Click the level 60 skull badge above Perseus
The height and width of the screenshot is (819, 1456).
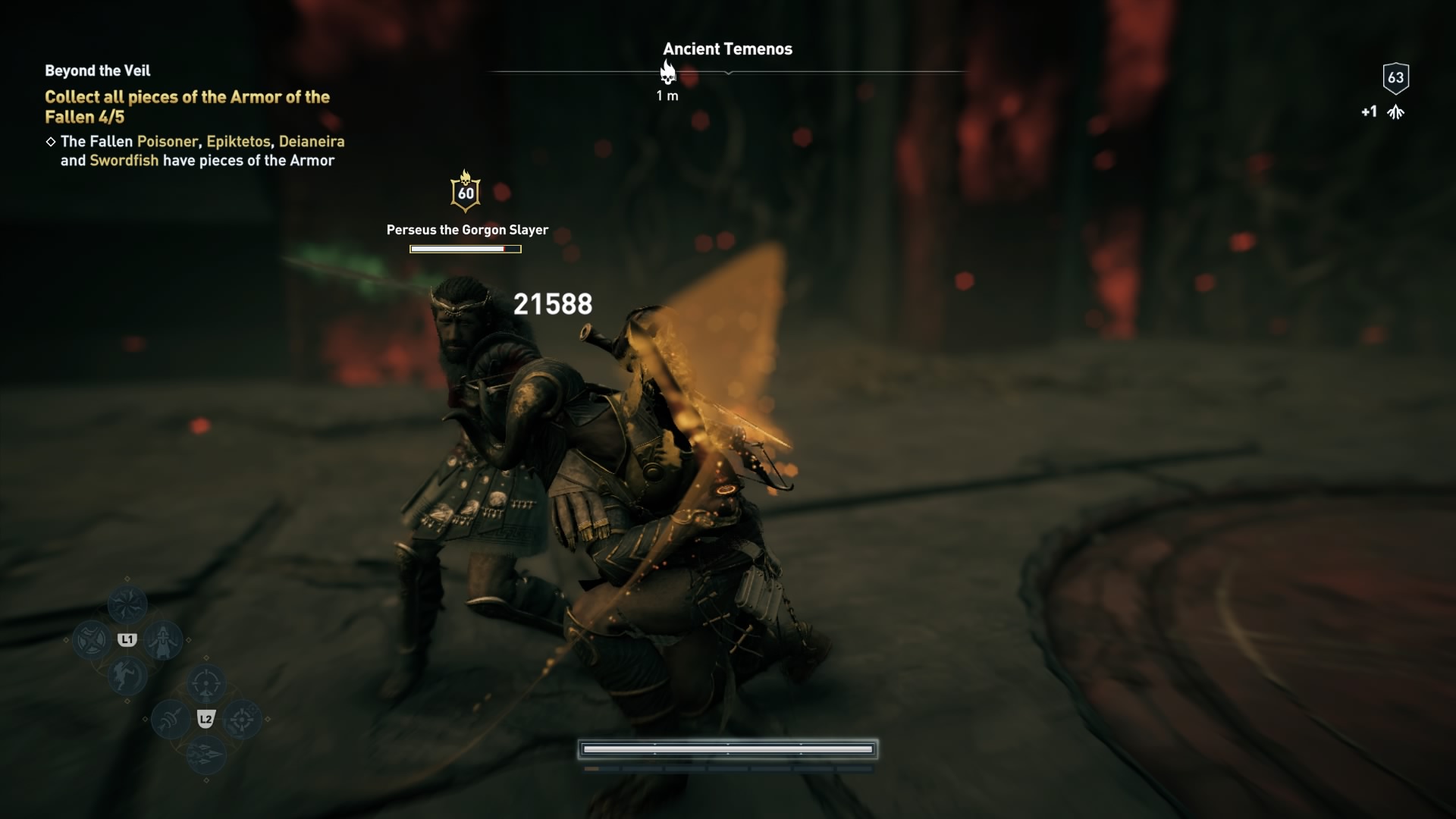pyautogui.click(x=466, y=191)
